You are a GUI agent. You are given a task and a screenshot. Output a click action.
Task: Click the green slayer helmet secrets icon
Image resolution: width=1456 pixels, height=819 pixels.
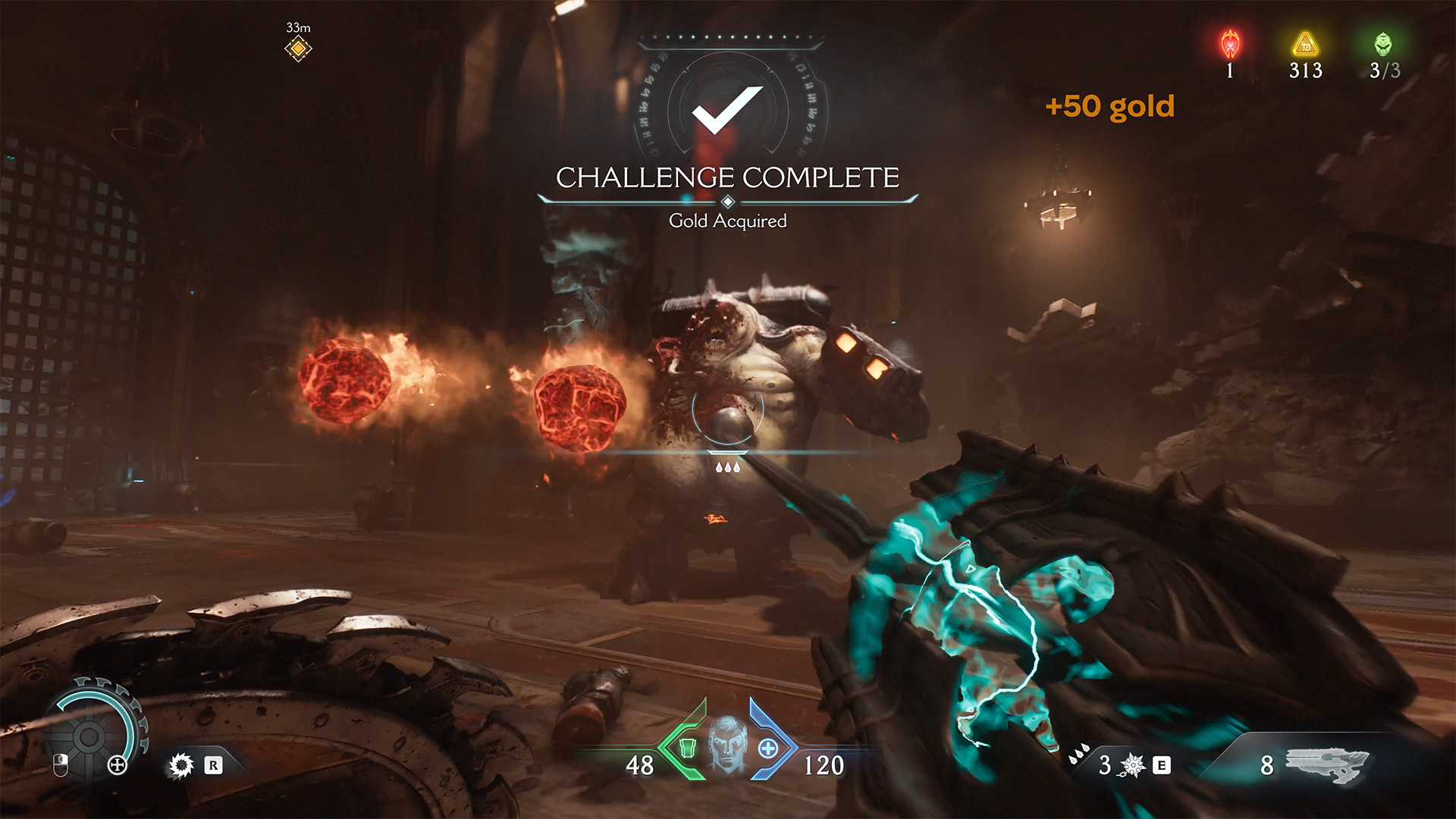pyautogui.click(x=1383, y=45)
